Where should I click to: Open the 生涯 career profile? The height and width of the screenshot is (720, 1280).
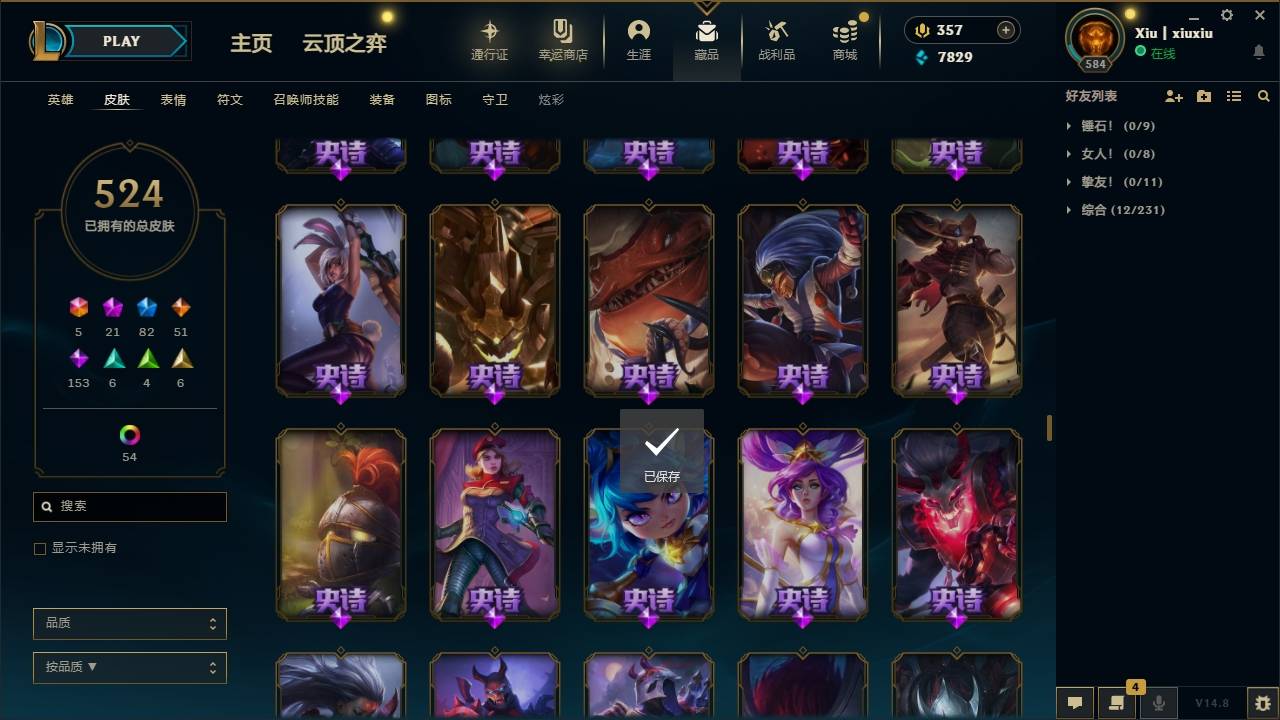coord(639,41)
